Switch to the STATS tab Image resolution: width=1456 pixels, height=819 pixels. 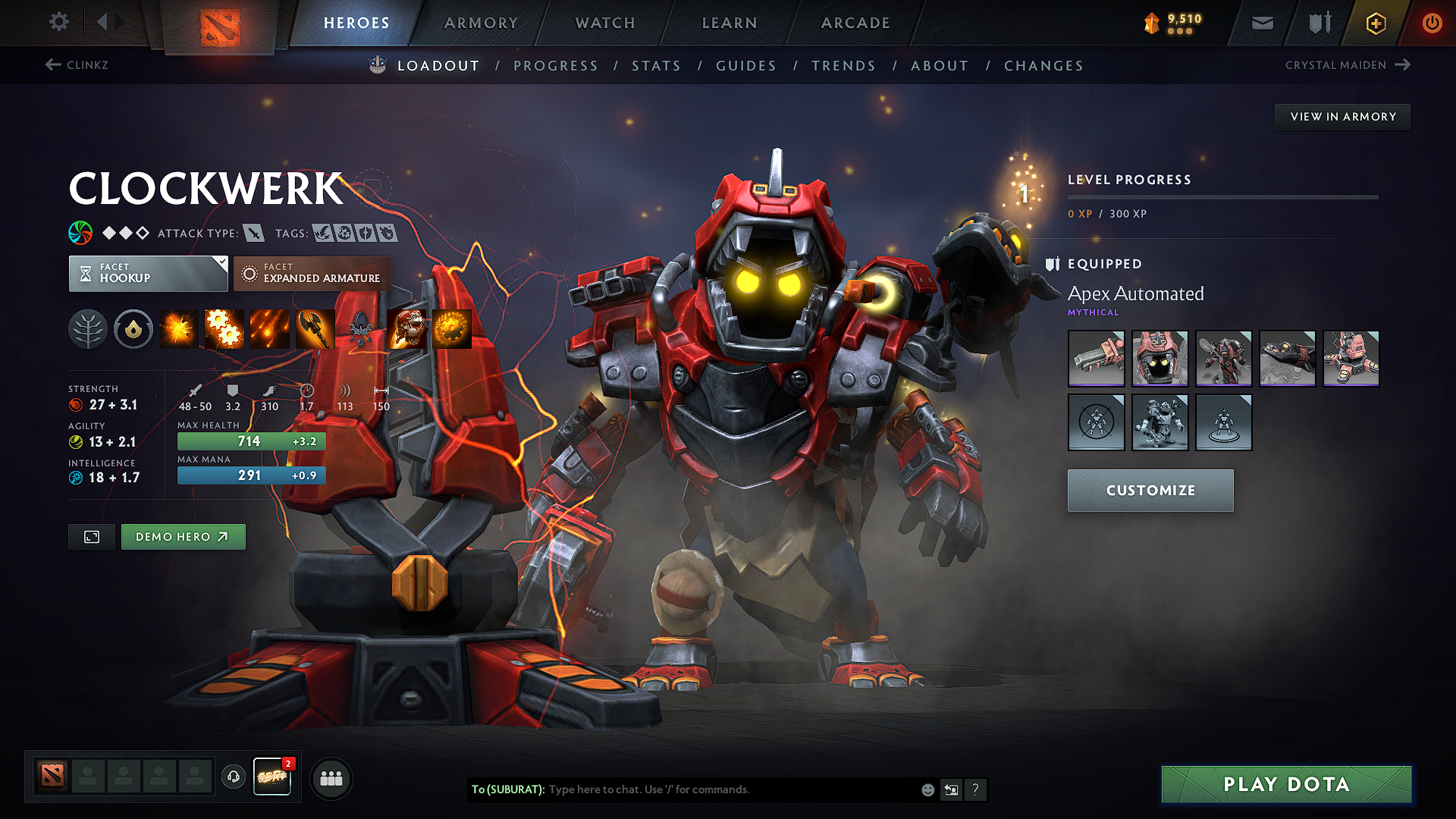pyautogui.click(x=656, y=65)
